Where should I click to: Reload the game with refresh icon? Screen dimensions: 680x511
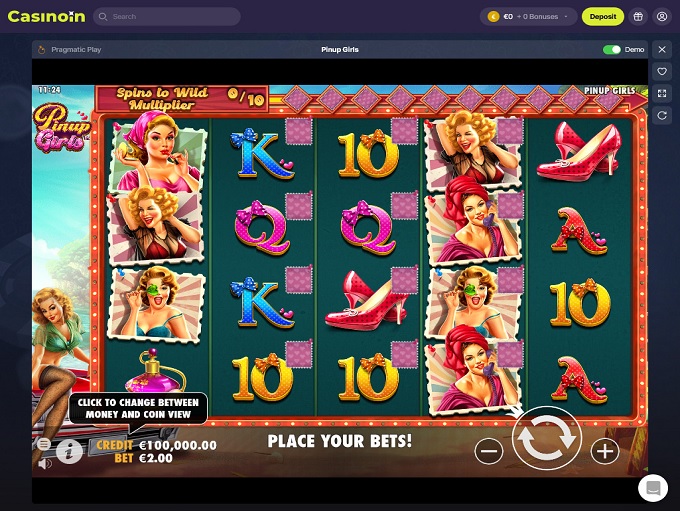(x=661, y=116)
